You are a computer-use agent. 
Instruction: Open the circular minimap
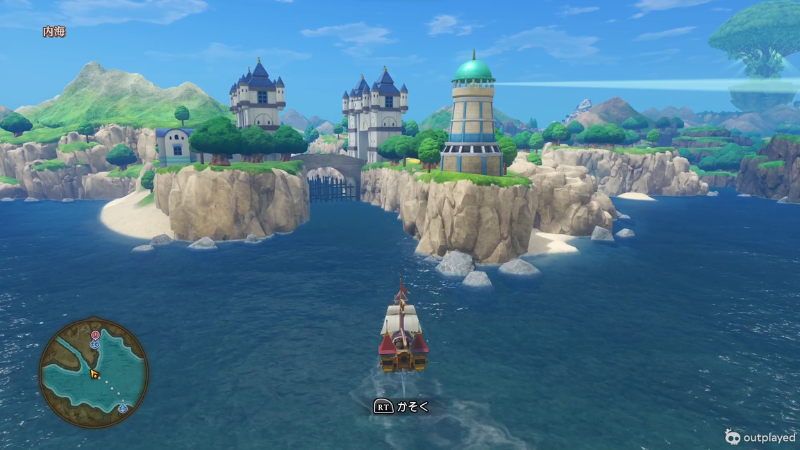point(93,372)
